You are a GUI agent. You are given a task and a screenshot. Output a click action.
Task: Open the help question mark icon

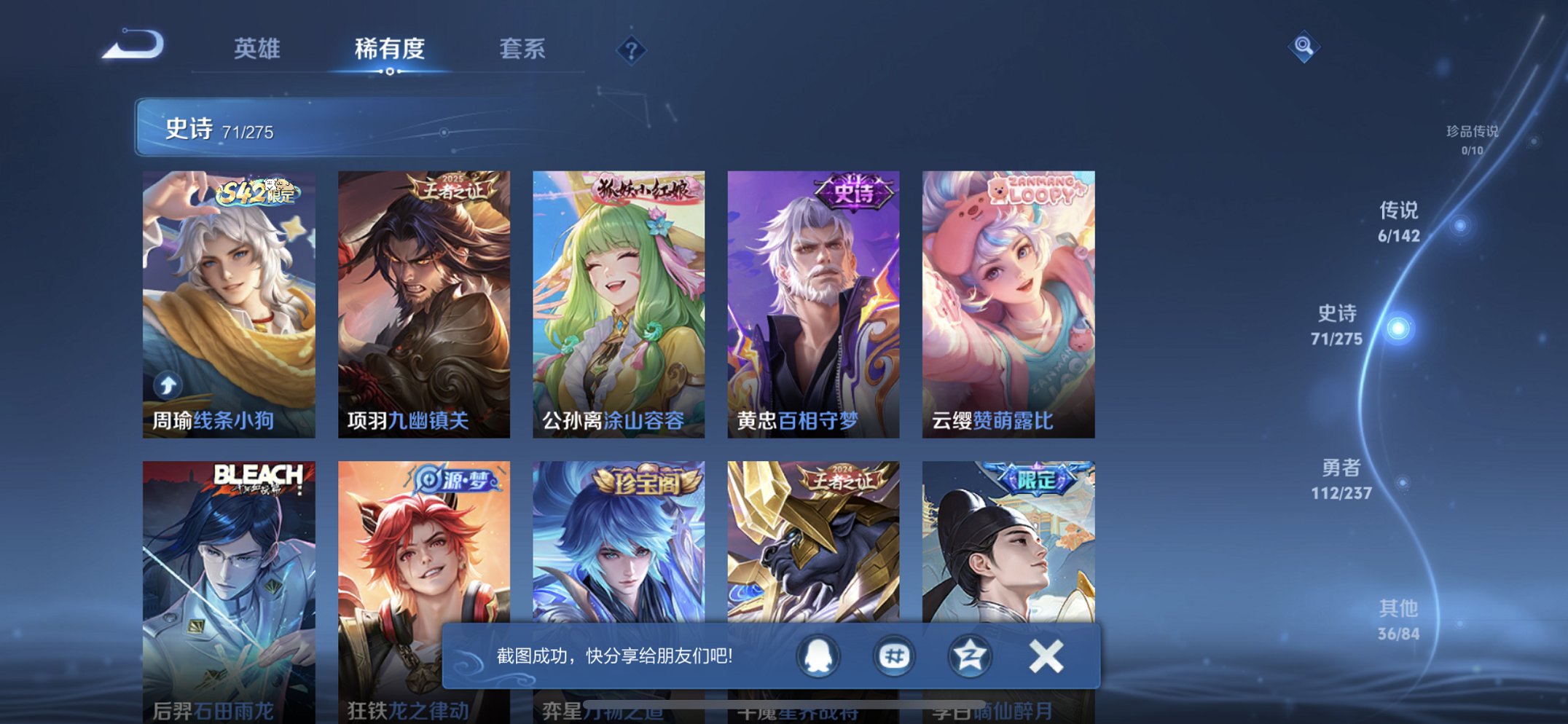pos(630,52)
